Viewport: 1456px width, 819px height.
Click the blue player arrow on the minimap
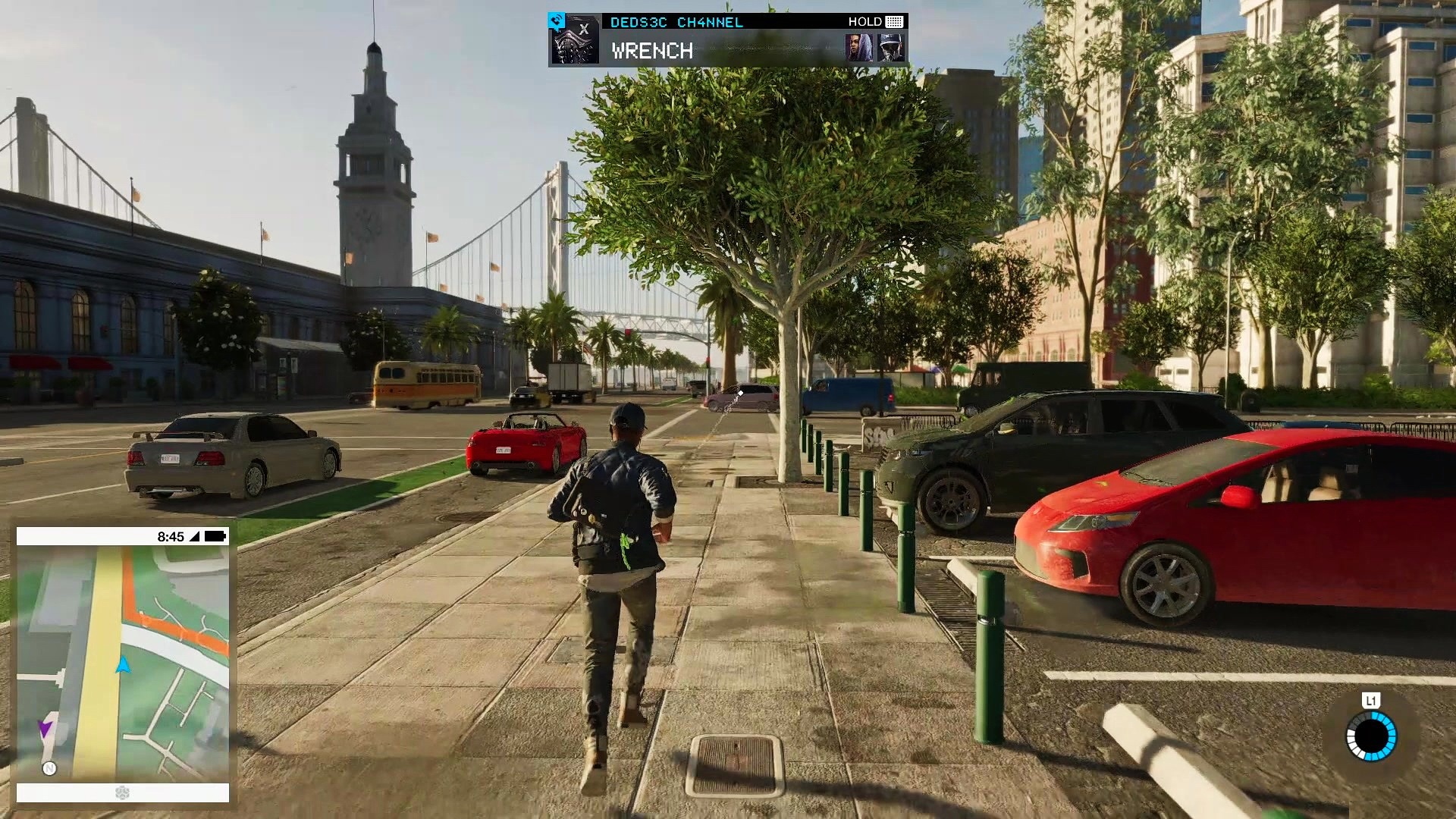(x=123, y=666)
